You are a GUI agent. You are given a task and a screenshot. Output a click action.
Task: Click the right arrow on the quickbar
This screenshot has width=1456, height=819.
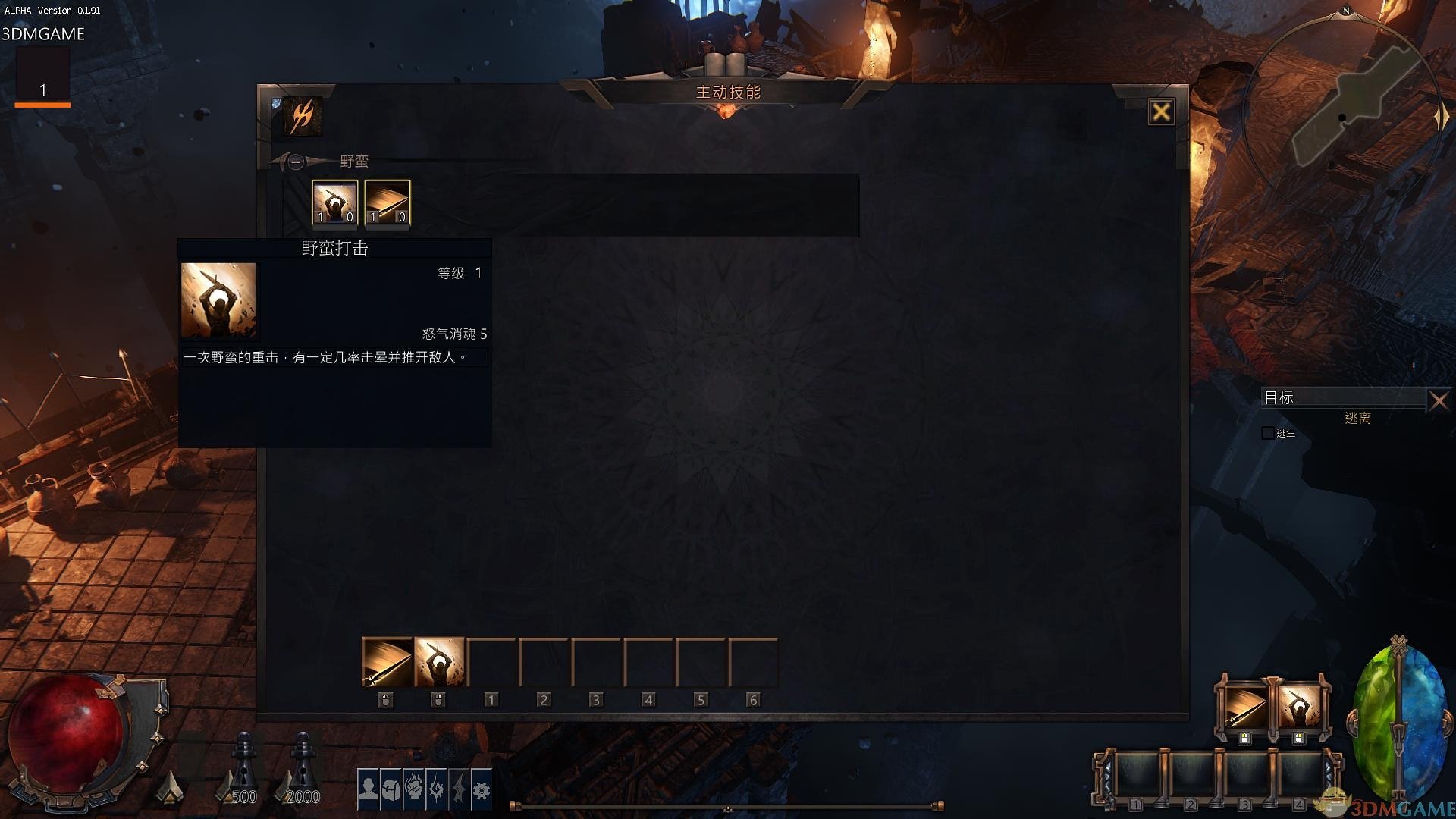click(x=1329, y=769)
